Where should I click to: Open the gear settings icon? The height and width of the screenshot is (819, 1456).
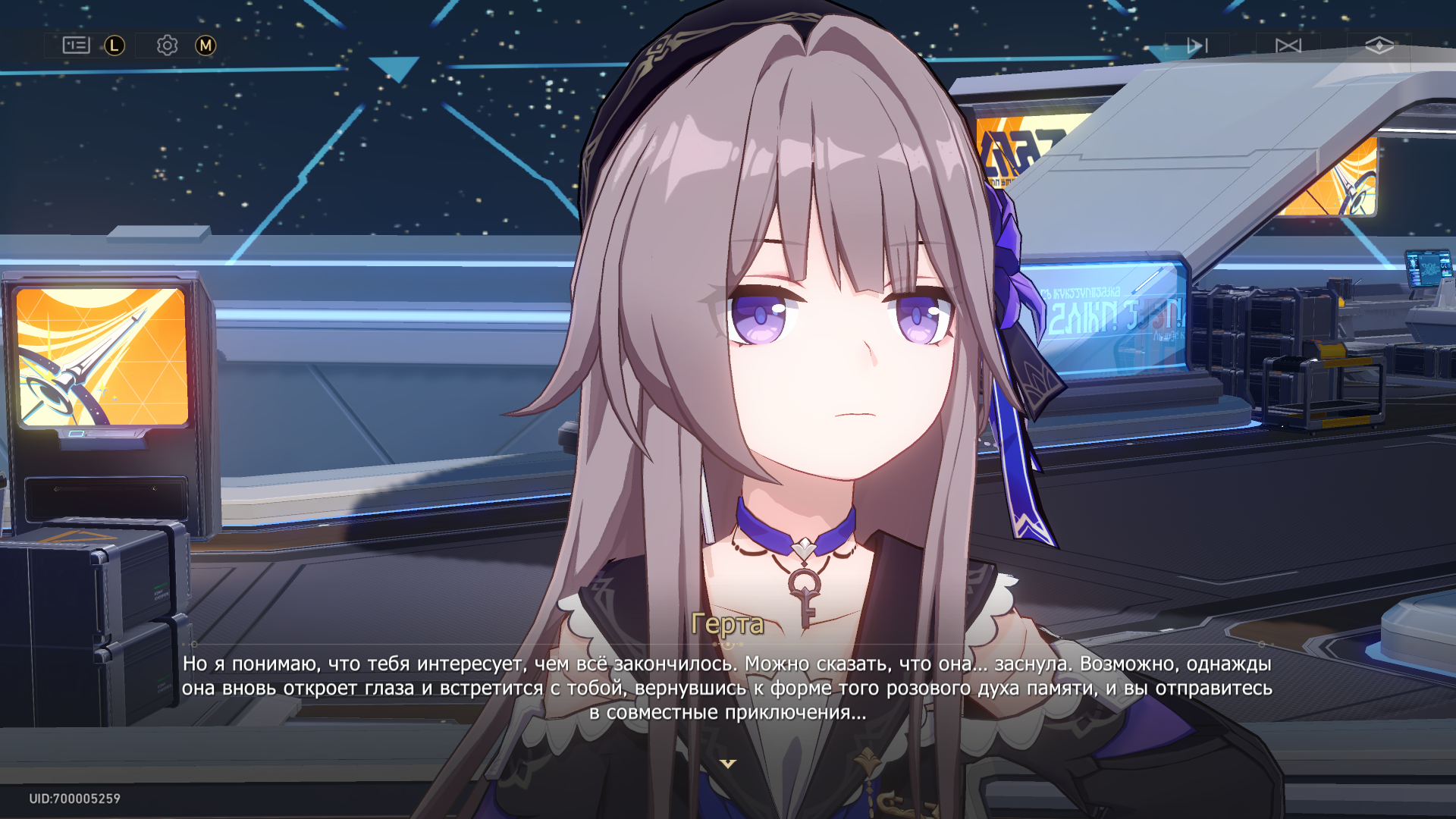pos(167,45)
